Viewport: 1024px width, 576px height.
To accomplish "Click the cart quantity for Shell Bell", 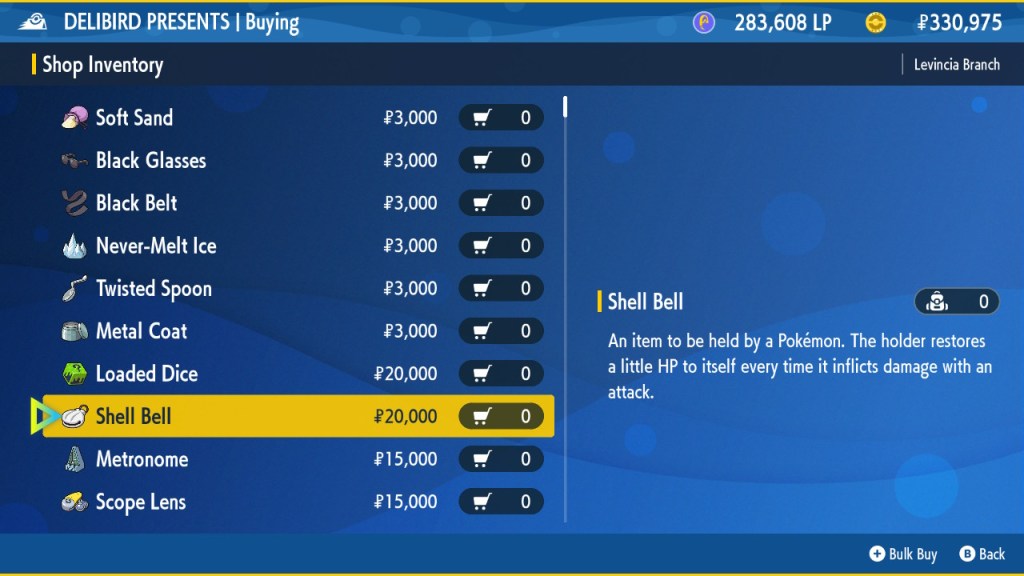I will (501, 416).
